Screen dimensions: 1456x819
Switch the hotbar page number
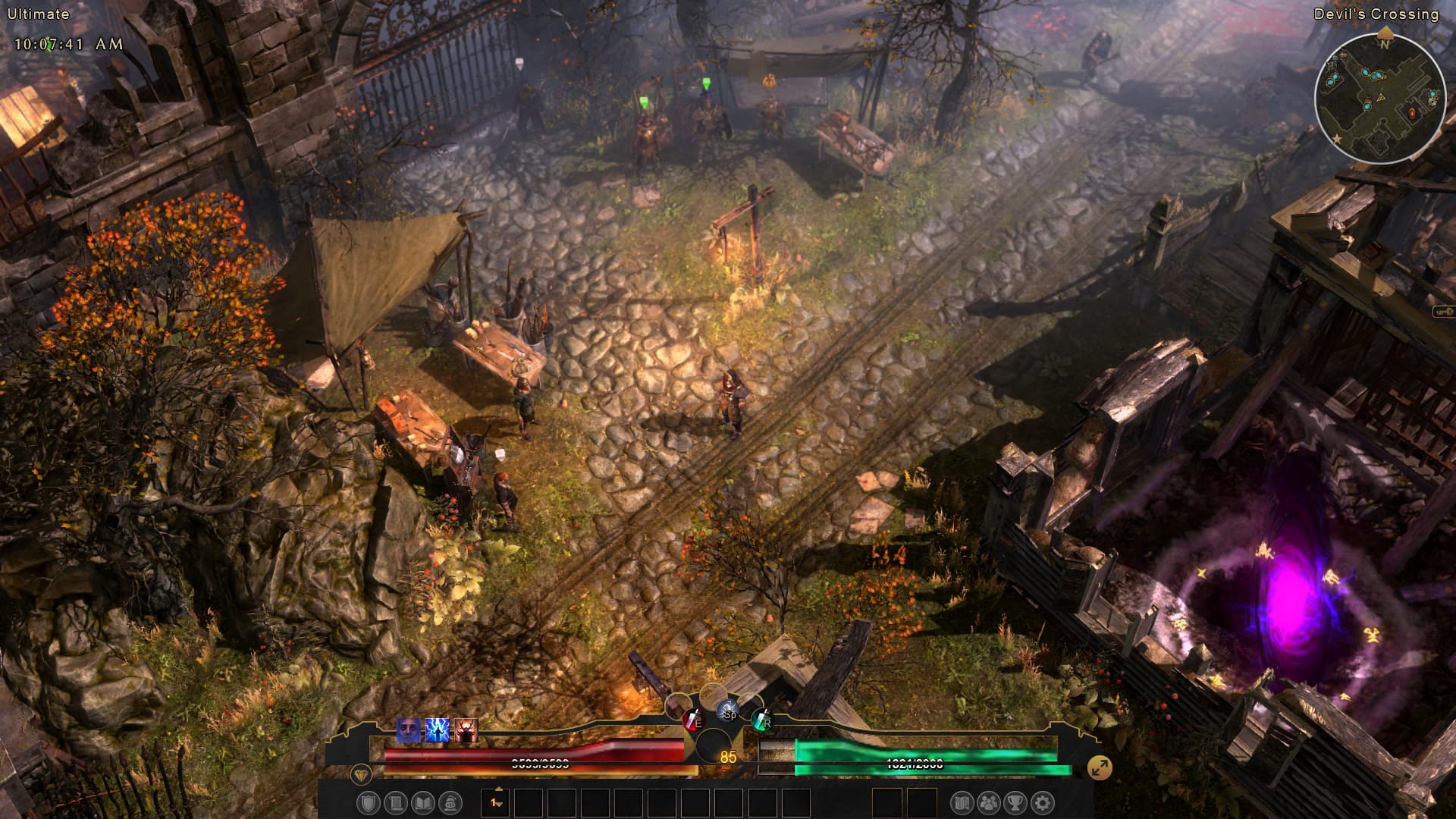coord(496,802)
